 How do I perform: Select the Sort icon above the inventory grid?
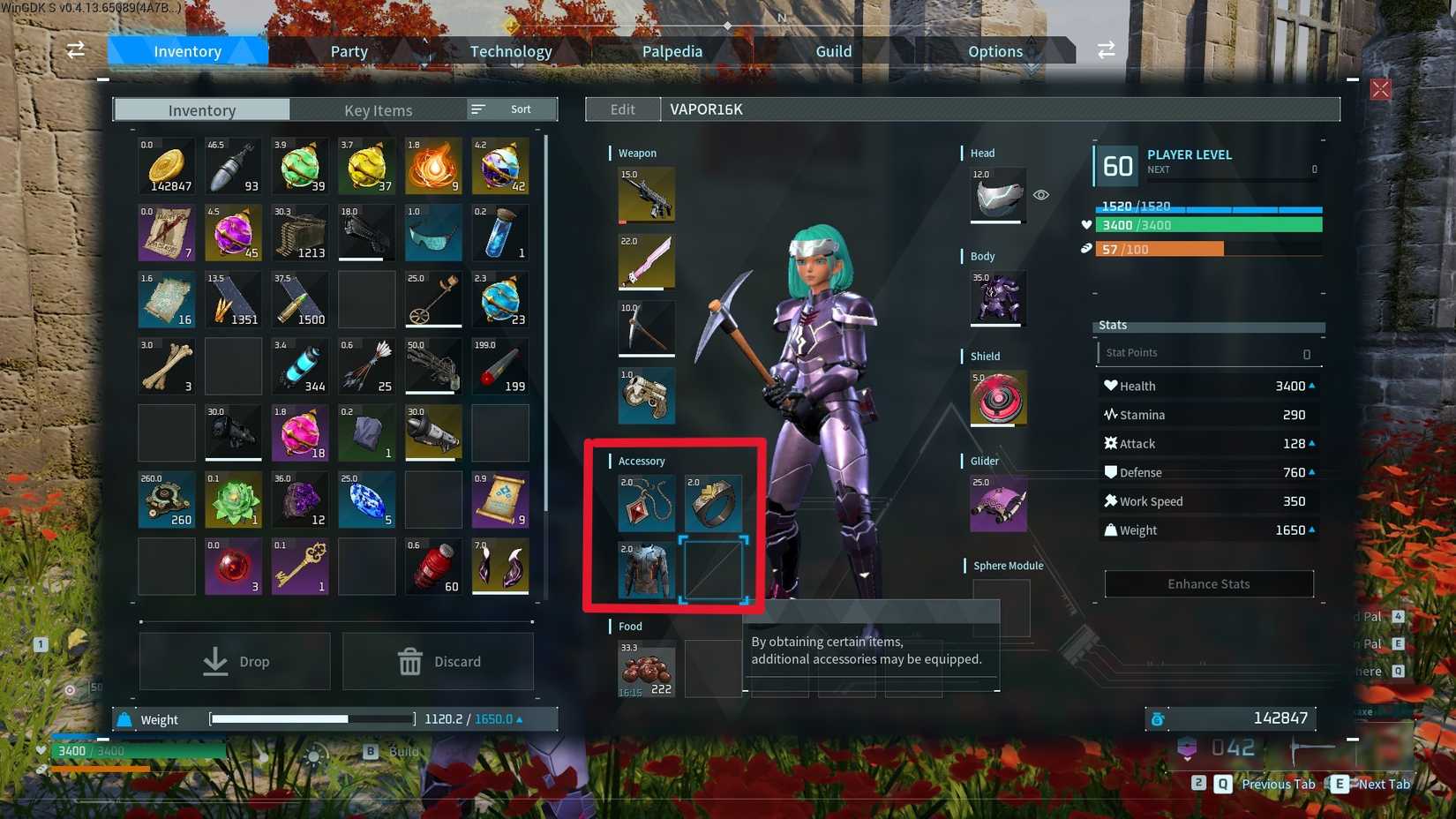coord(477,109)
